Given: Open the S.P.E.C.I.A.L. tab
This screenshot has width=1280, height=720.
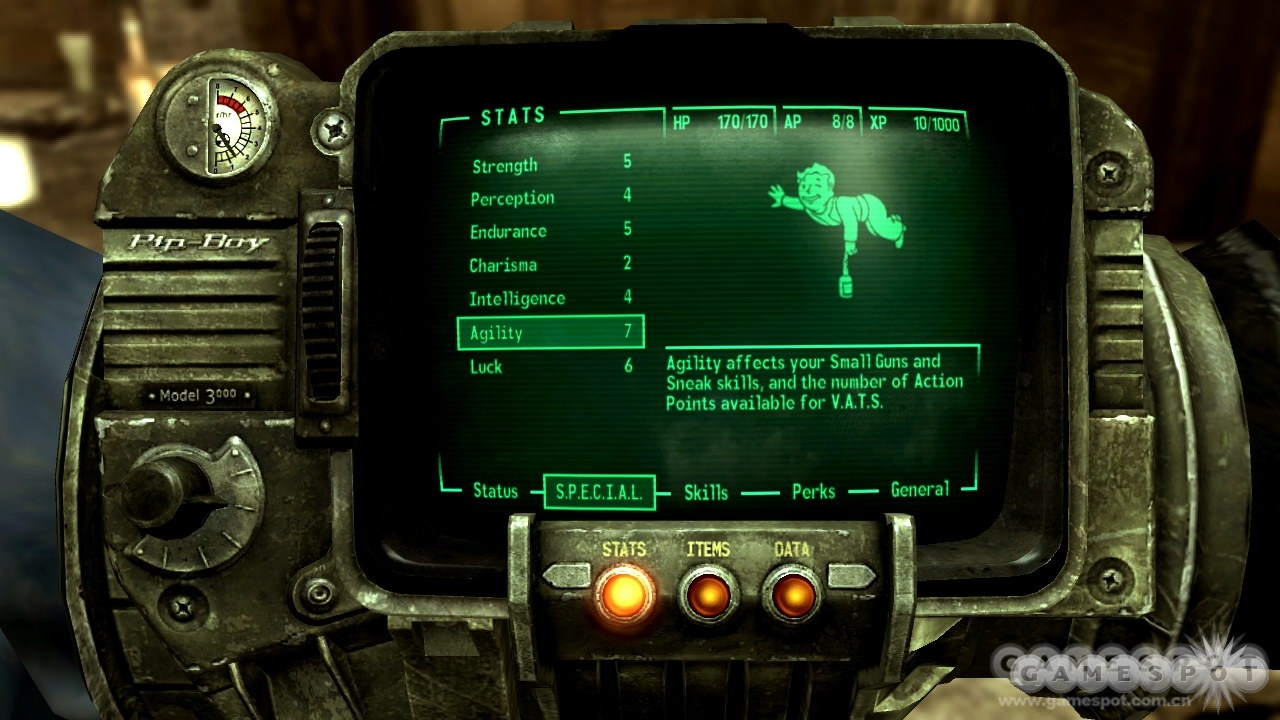Looking at the screenshot, I should pos(599,492).
